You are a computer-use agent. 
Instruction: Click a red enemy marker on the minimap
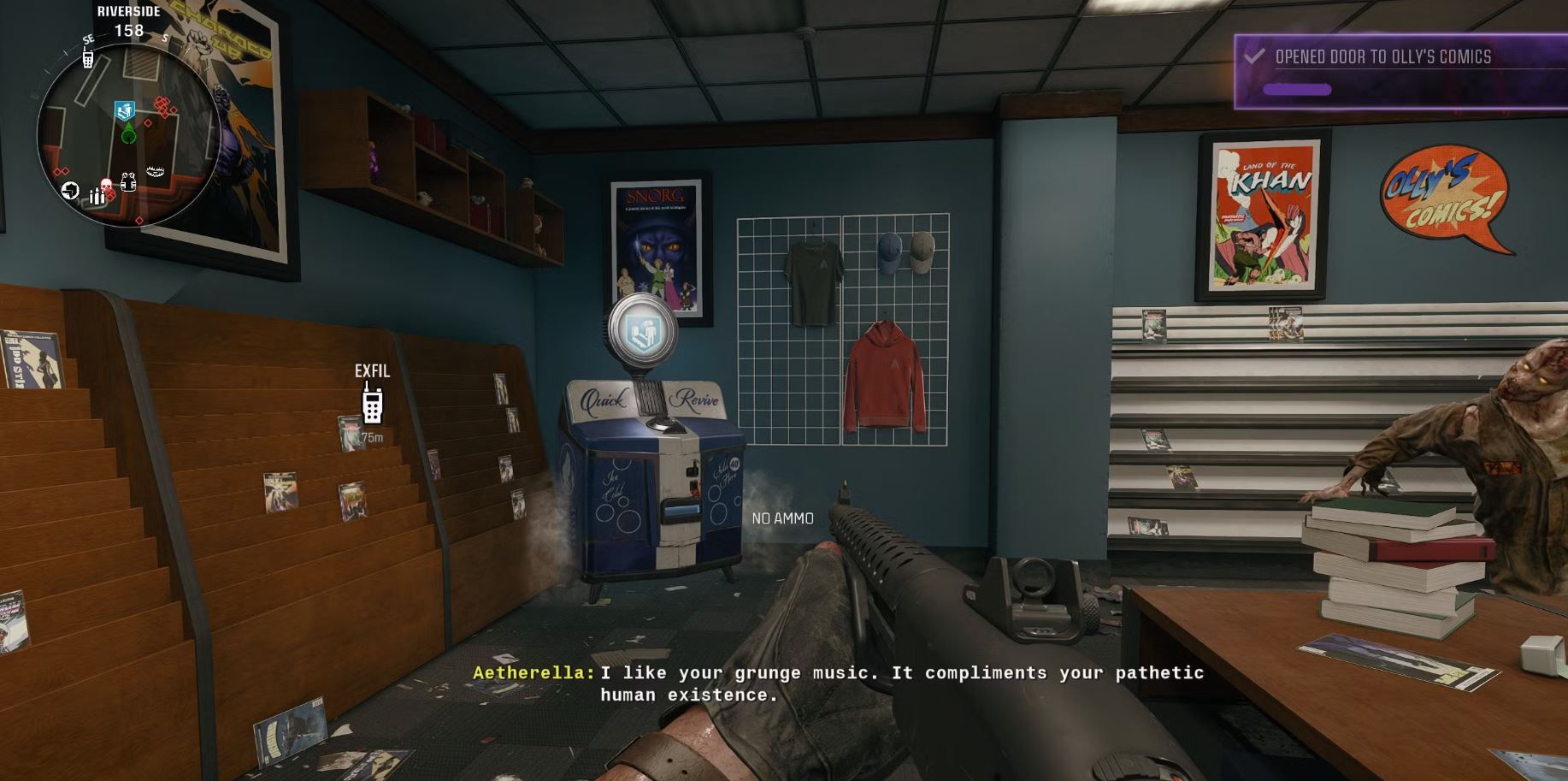162,104
